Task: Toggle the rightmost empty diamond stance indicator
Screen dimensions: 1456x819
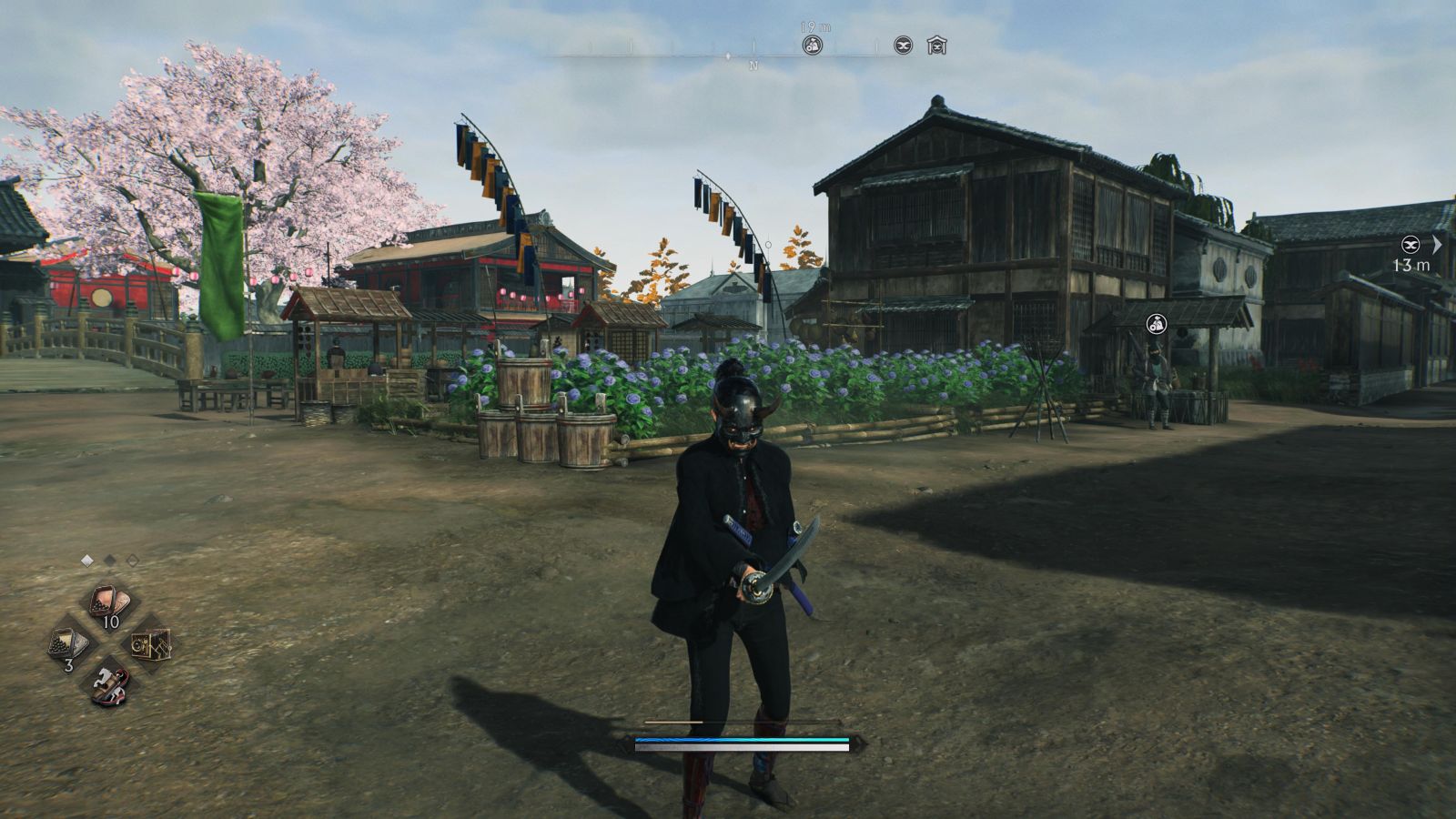Action: click(x=132, y=559)
